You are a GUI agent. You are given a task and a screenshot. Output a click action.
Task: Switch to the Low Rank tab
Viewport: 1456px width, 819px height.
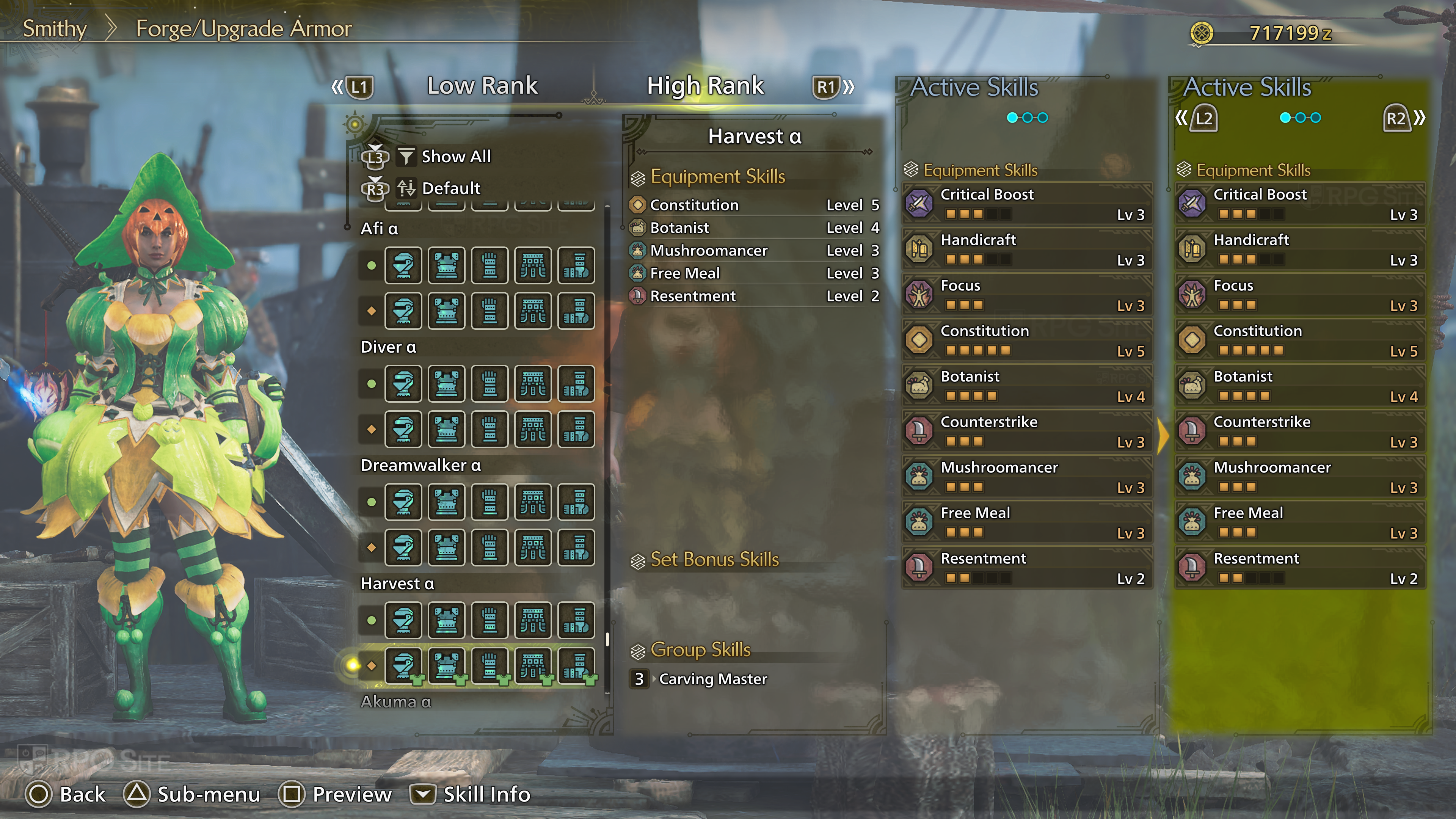click(482, 86)
